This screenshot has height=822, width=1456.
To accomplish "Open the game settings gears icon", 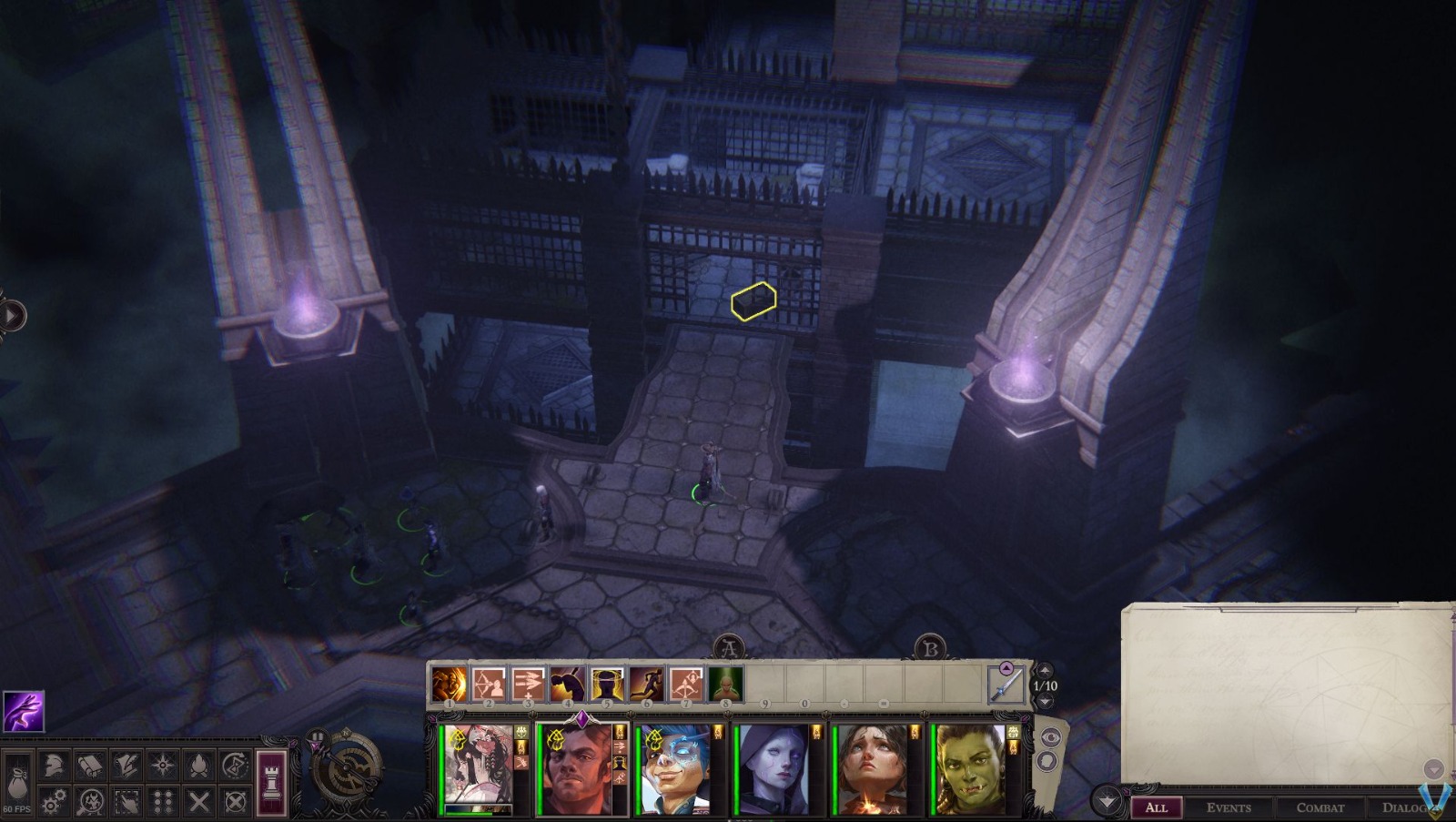I will 53,804.
